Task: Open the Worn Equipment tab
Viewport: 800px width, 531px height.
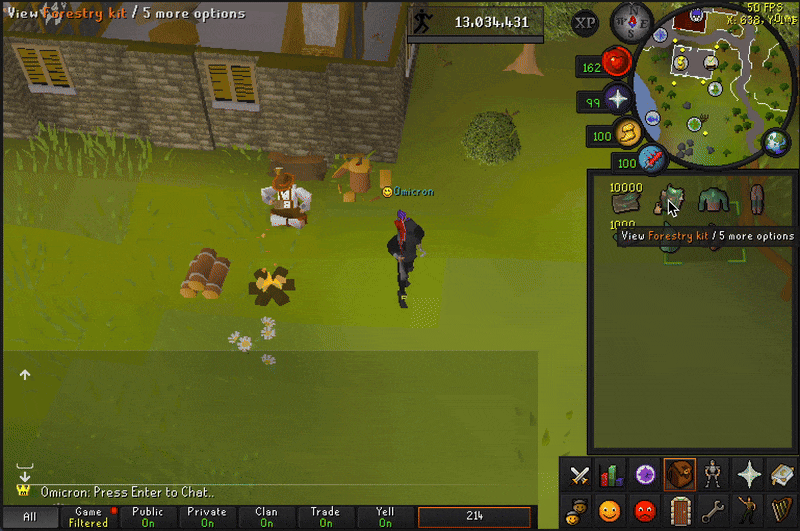Action: [x=714, y=474]
